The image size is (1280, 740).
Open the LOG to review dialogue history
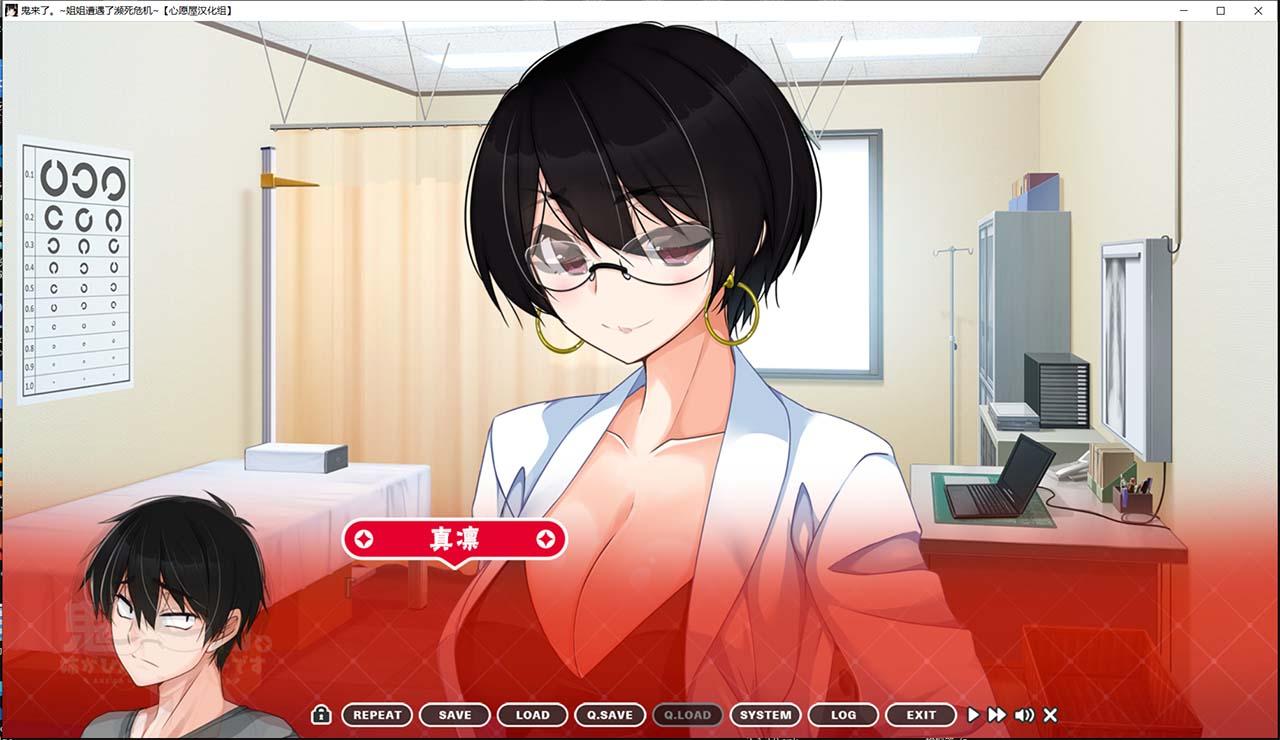point(843,715)
